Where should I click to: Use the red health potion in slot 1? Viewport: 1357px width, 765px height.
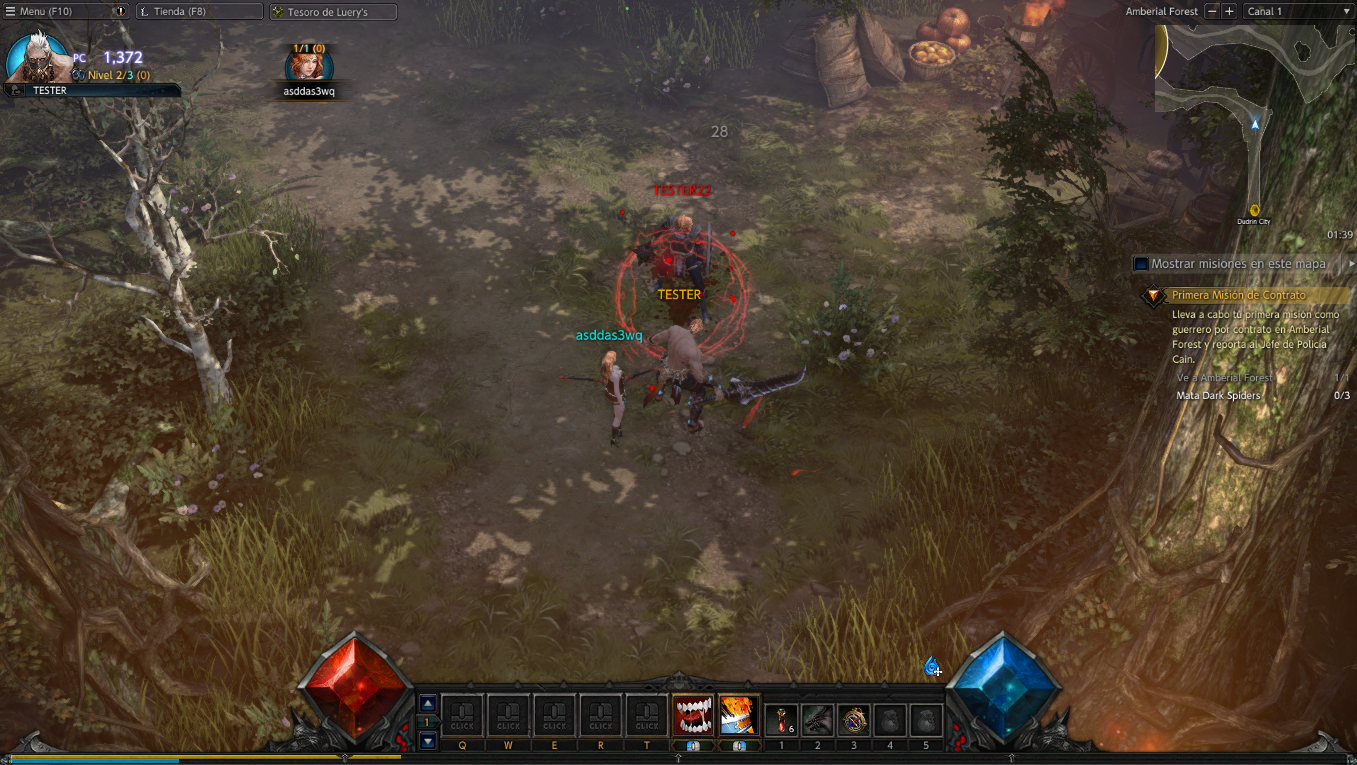(781, 719)
